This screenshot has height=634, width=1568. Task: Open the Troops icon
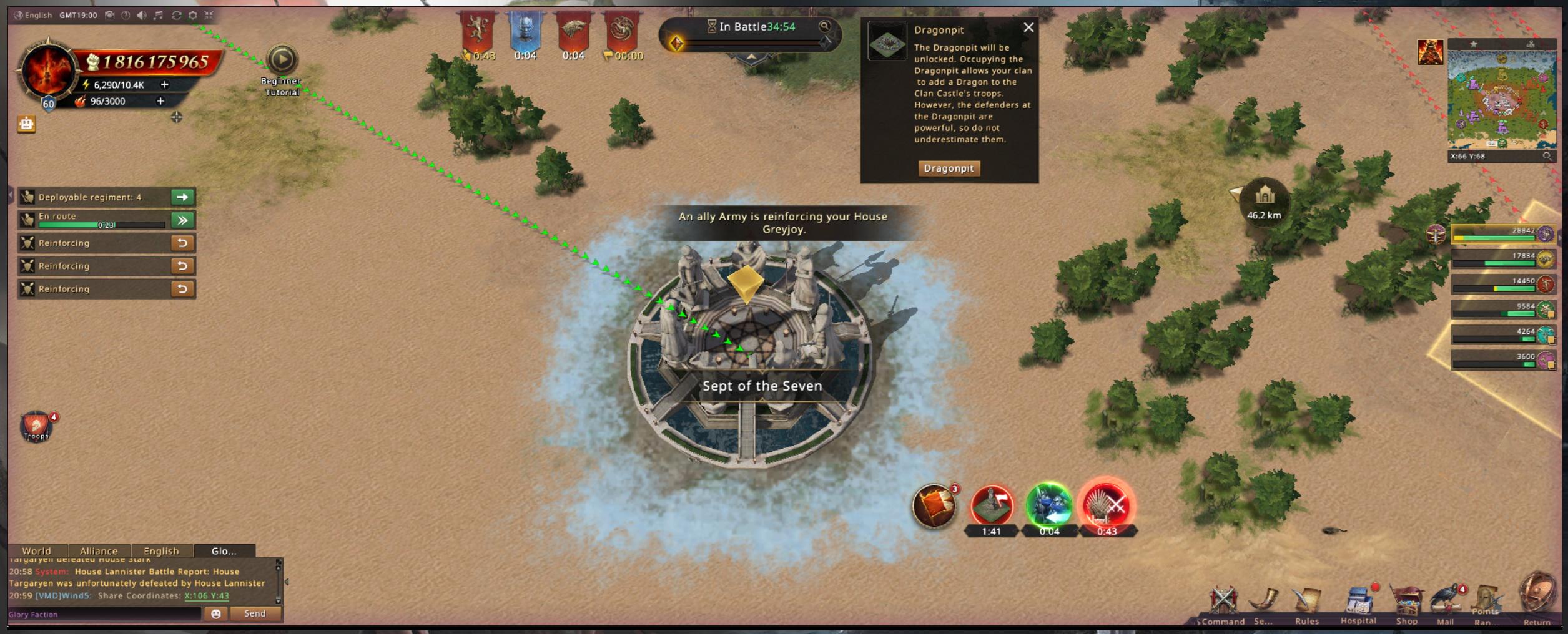(x=36, y=426)
